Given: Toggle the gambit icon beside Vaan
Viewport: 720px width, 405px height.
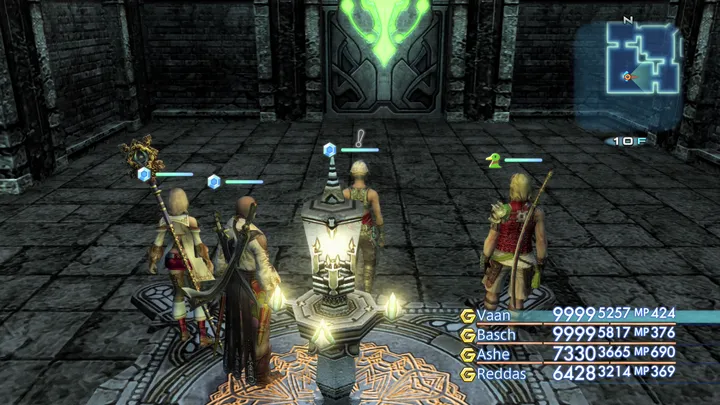Looking at the screenshot, I should pos(467,316).
